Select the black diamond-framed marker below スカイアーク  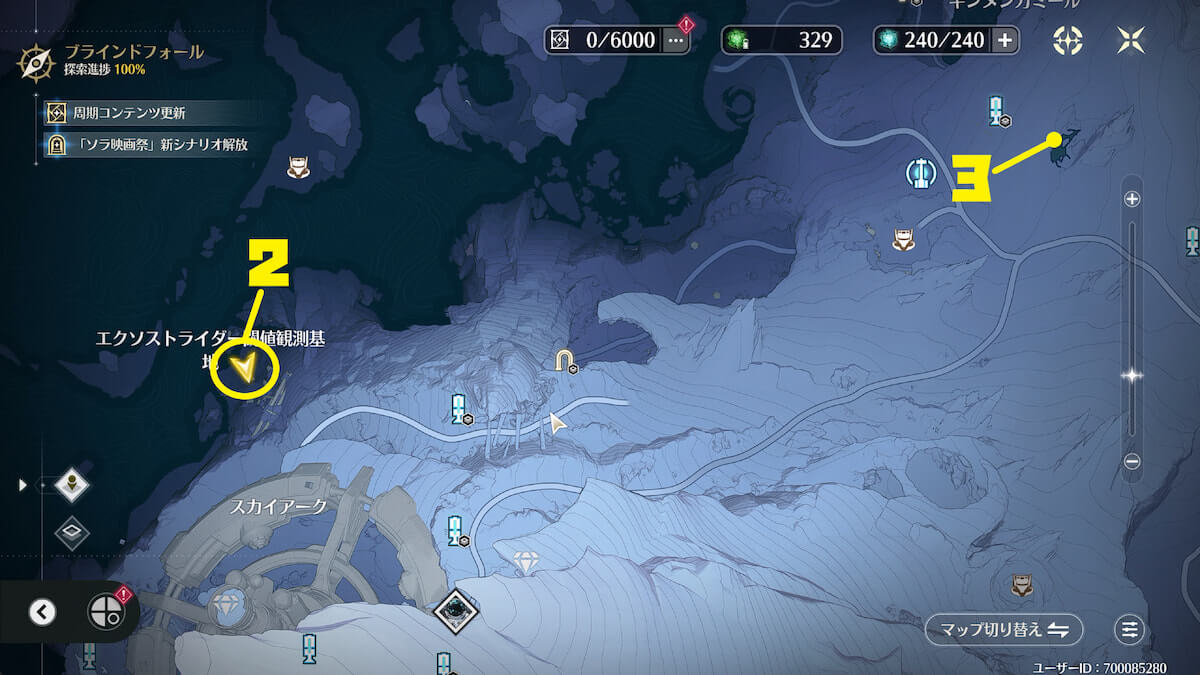click(456, 609)
